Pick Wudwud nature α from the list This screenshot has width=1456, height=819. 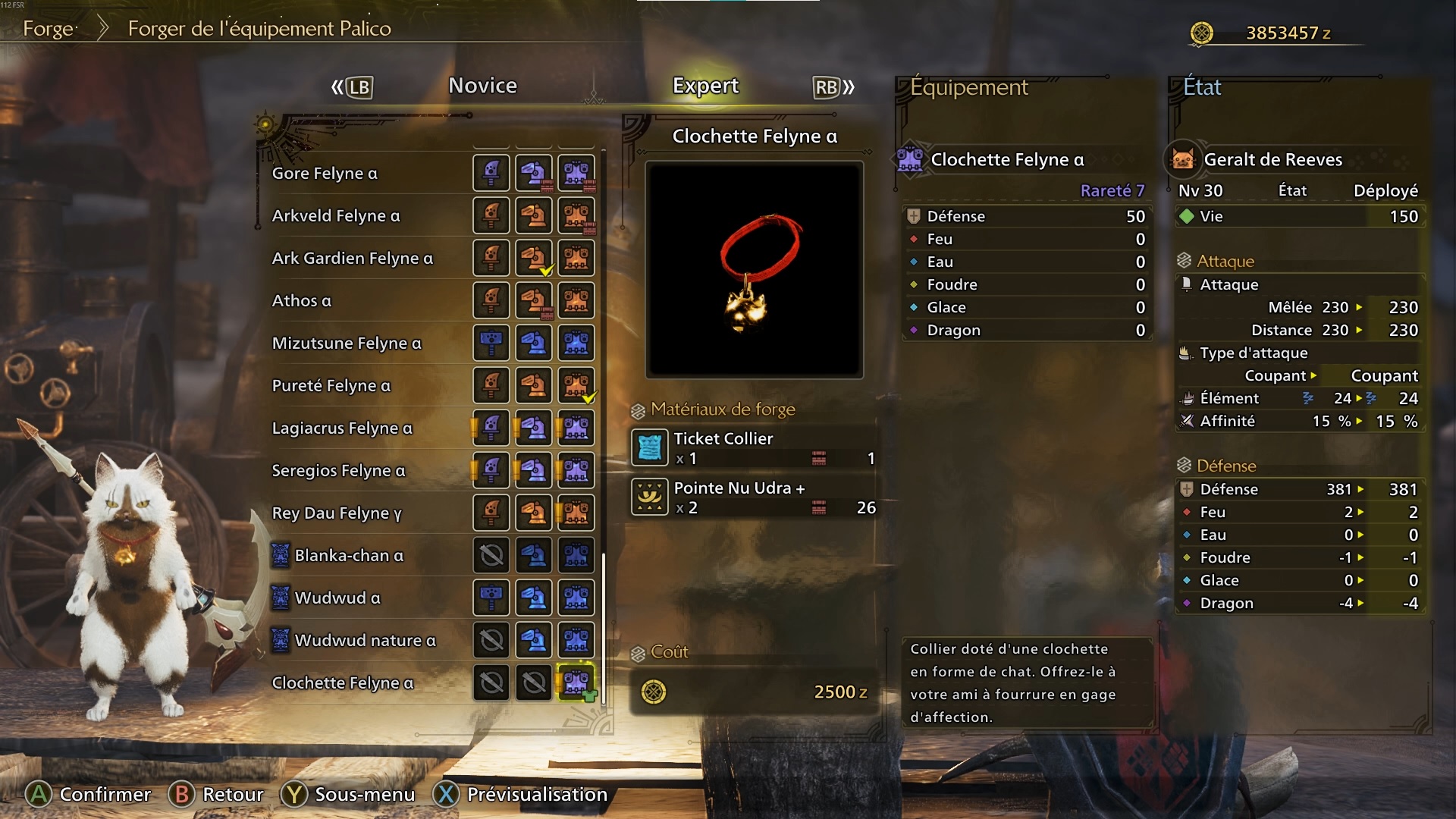(x=365, y=641)
